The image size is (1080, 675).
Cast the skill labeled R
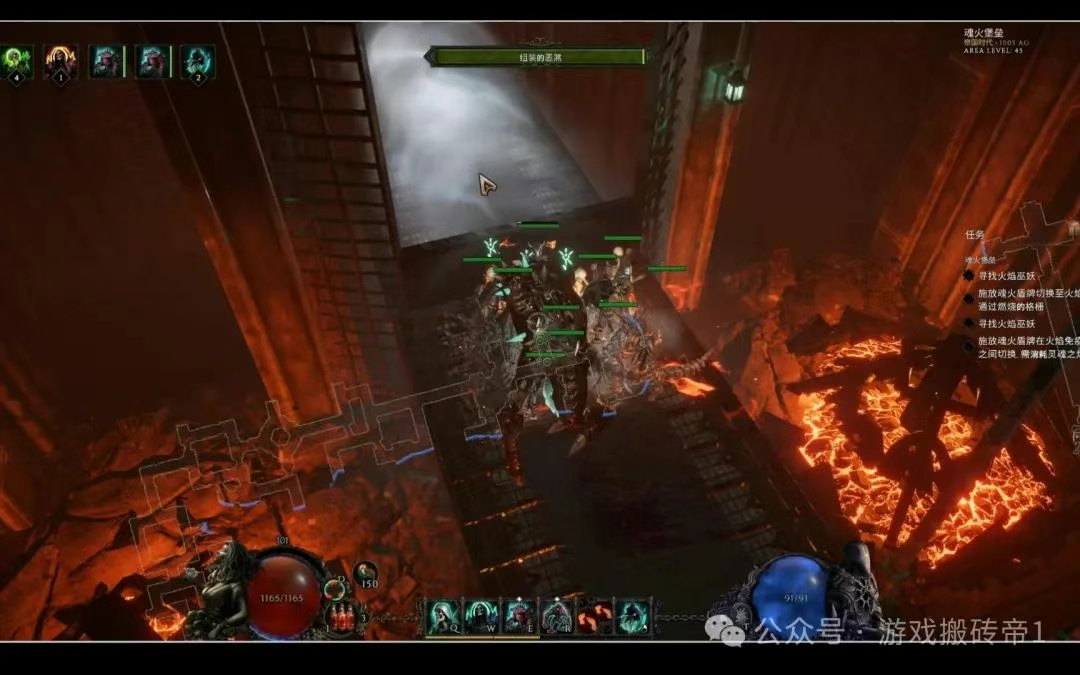click(556, 616)
